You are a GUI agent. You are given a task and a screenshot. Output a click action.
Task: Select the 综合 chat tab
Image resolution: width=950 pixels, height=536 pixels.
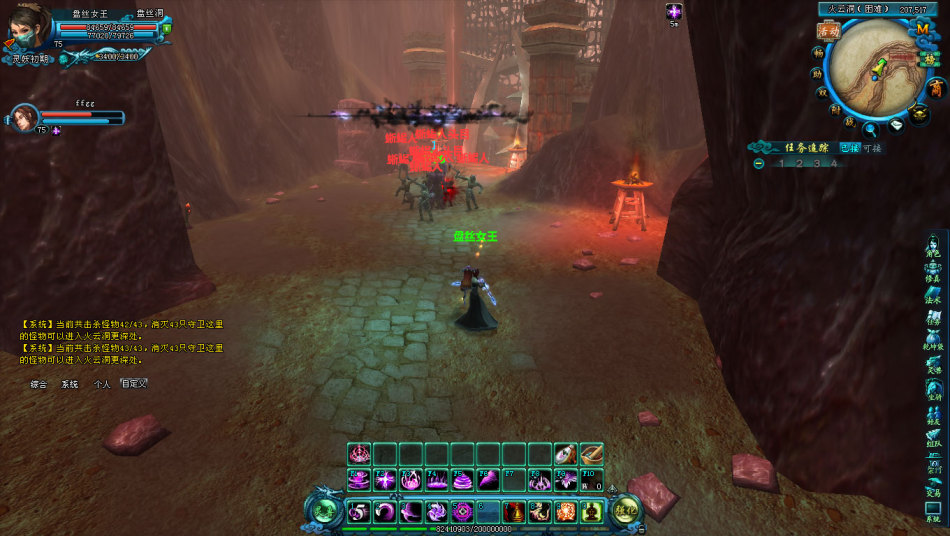pos(39,384)
